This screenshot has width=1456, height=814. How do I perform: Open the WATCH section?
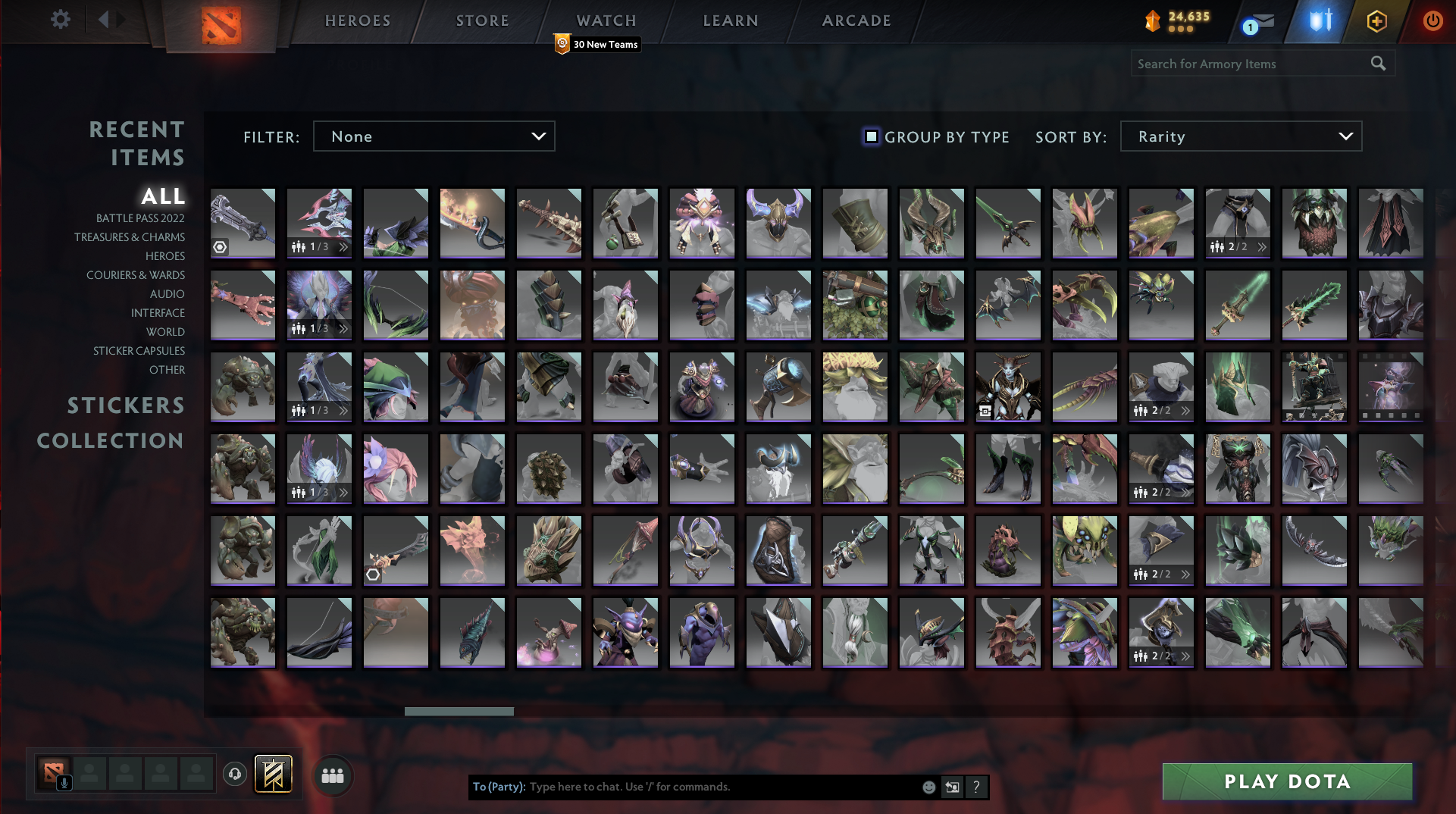606,20
